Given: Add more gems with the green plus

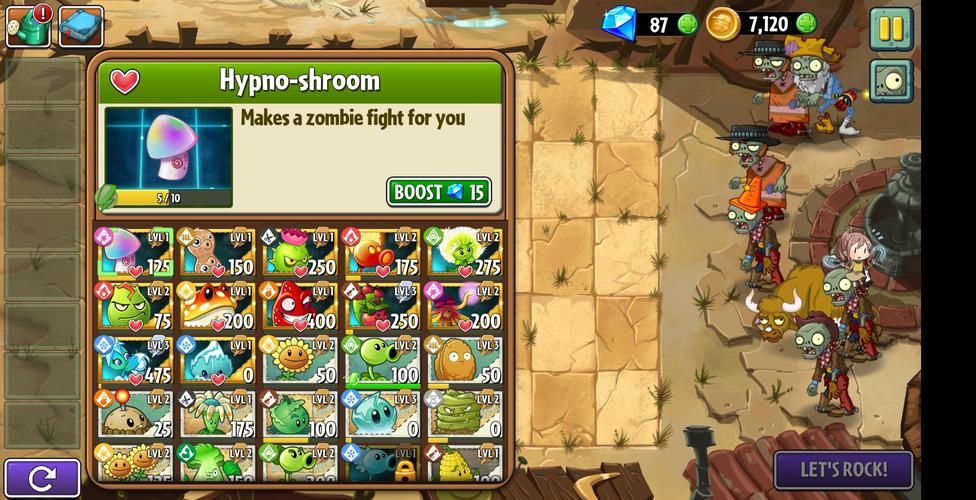Looking at the screenshot, I should (x=688, y=24).
